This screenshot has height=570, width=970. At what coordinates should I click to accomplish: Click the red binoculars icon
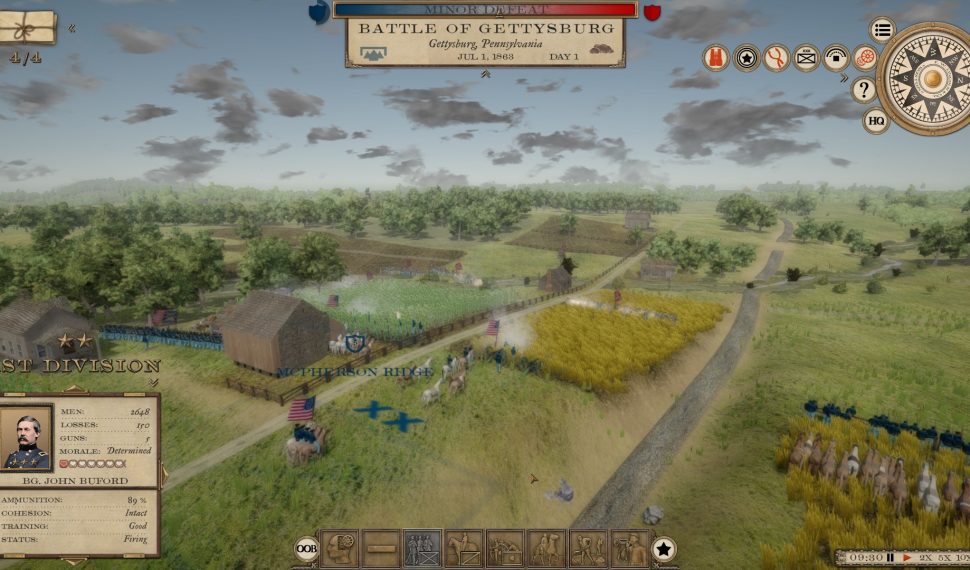click(x=716, y=58)
